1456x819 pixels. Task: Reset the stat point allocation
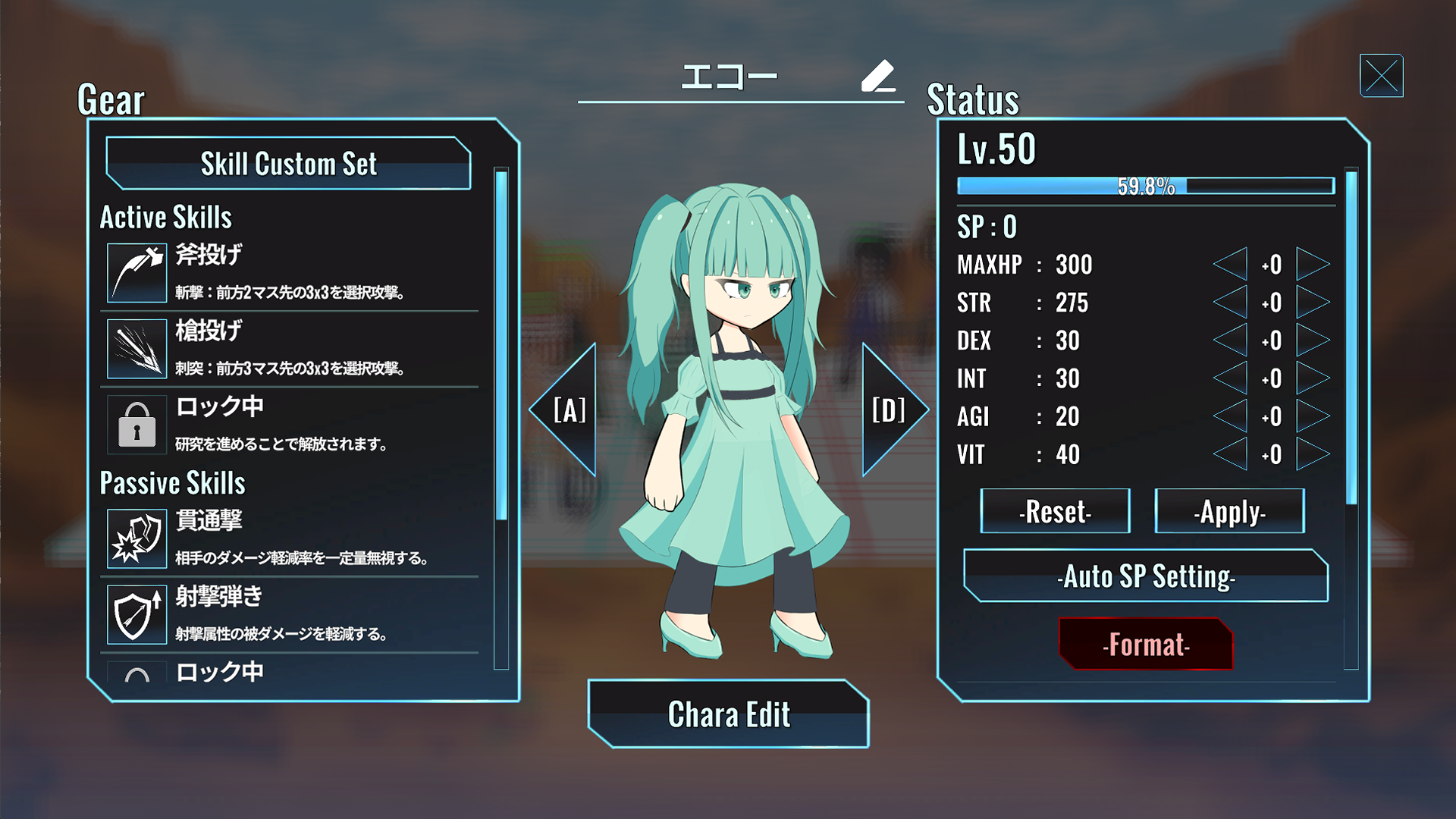tap(1055, 512)
